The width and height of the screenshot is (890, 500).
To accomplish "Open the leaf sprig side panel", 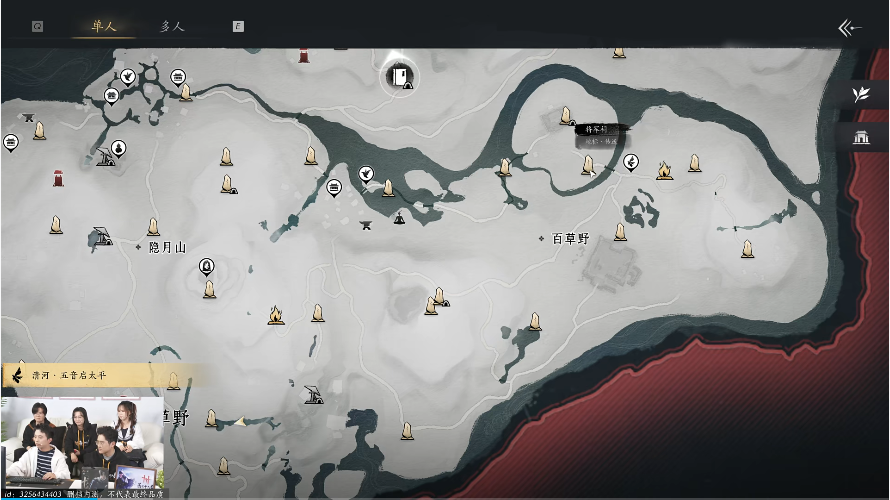I will pos(860,94).
